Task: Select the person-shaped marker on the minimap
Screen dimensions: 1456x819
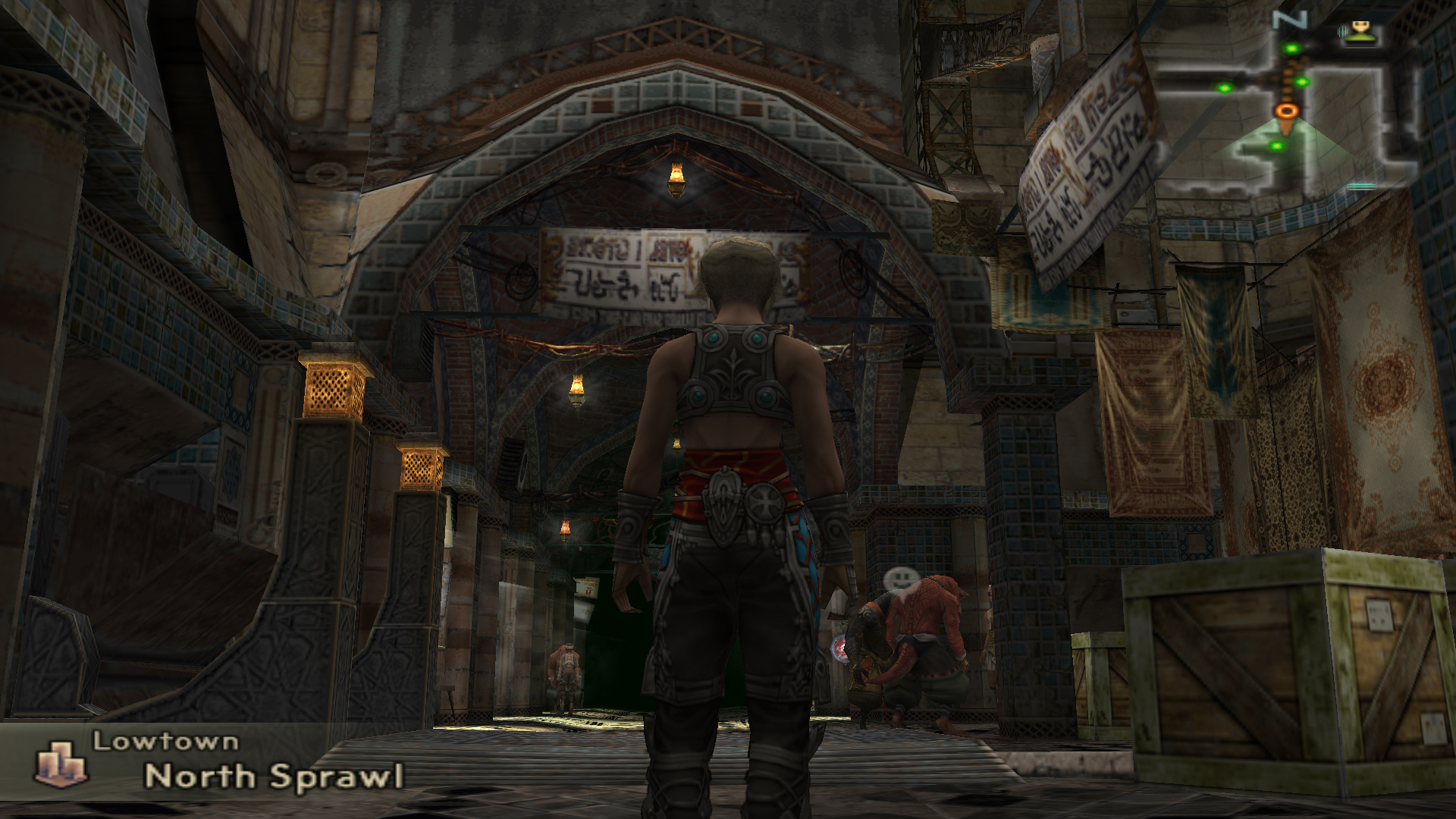Action: click(1361, 31)
